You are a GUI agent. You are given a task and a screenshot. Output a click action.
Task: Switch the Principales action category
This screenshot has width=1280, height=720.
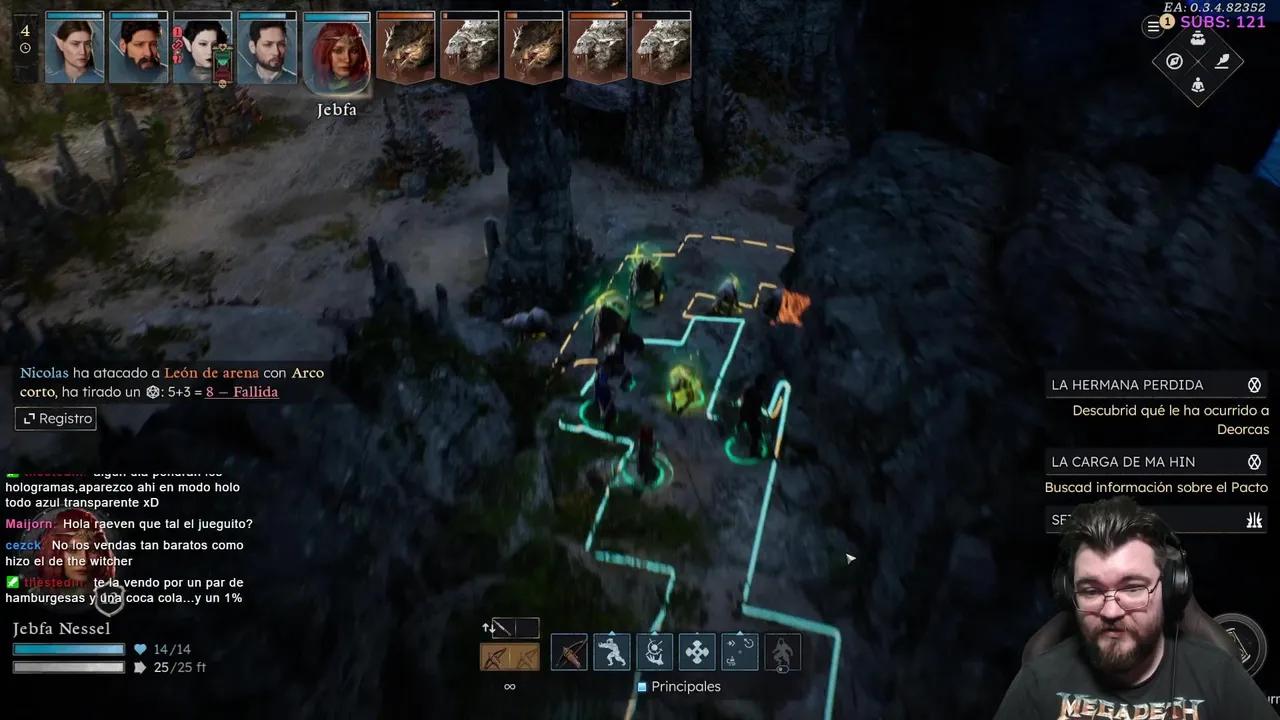click(679, 687)
